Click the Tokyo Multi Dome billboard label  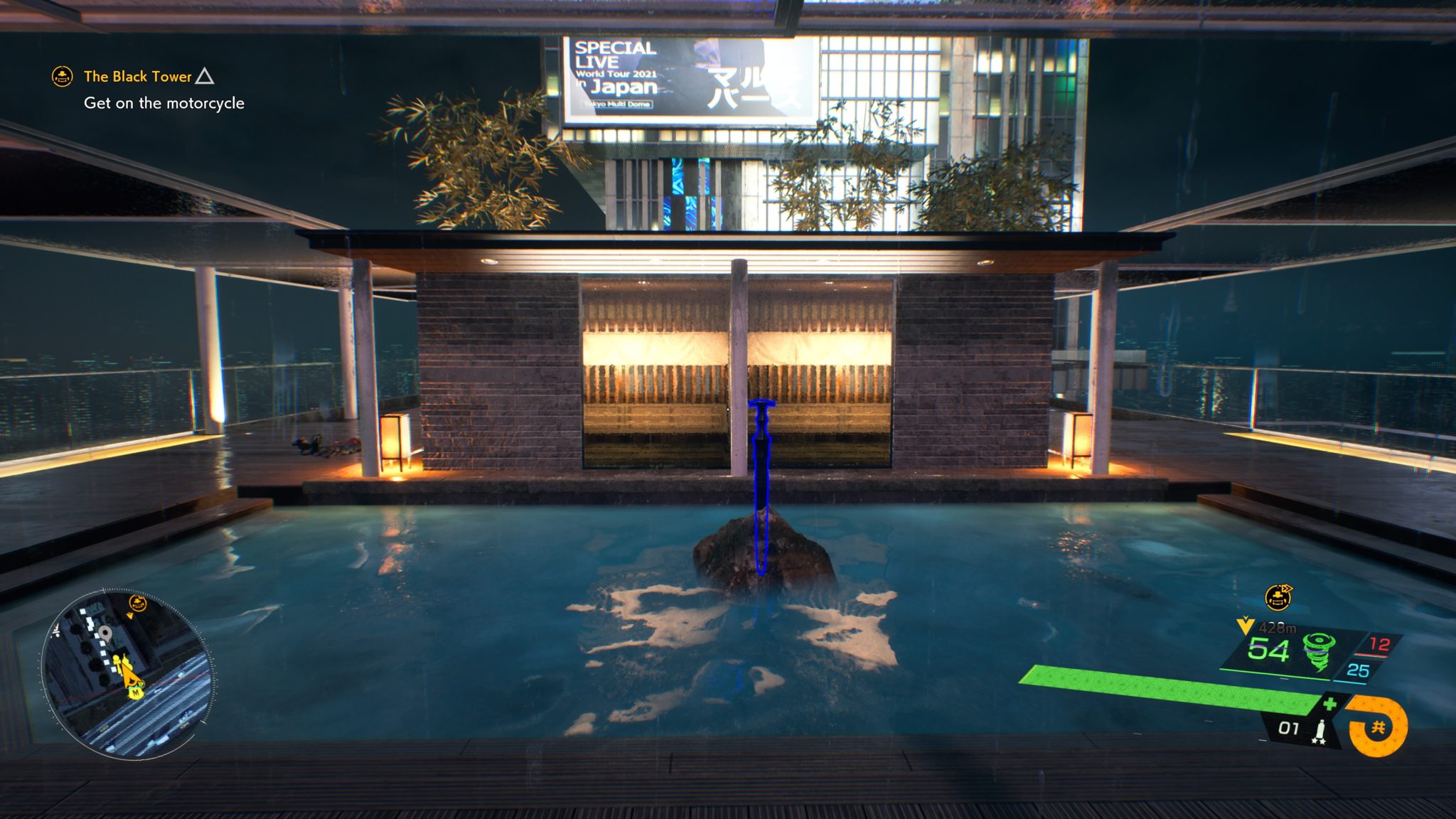point(616,104)
